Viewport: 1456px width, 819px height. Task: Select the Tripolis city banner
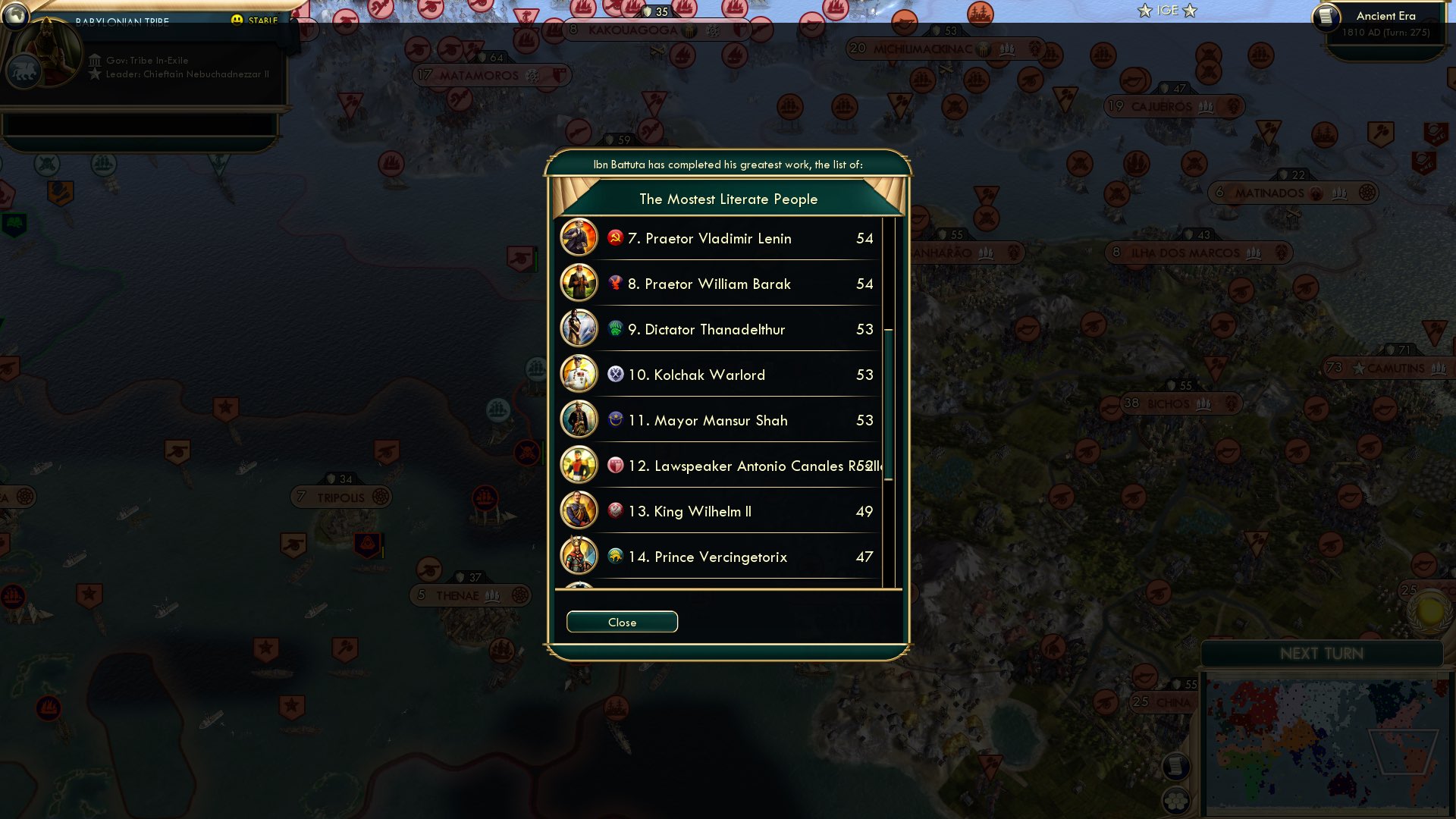[x=341, y=497]
